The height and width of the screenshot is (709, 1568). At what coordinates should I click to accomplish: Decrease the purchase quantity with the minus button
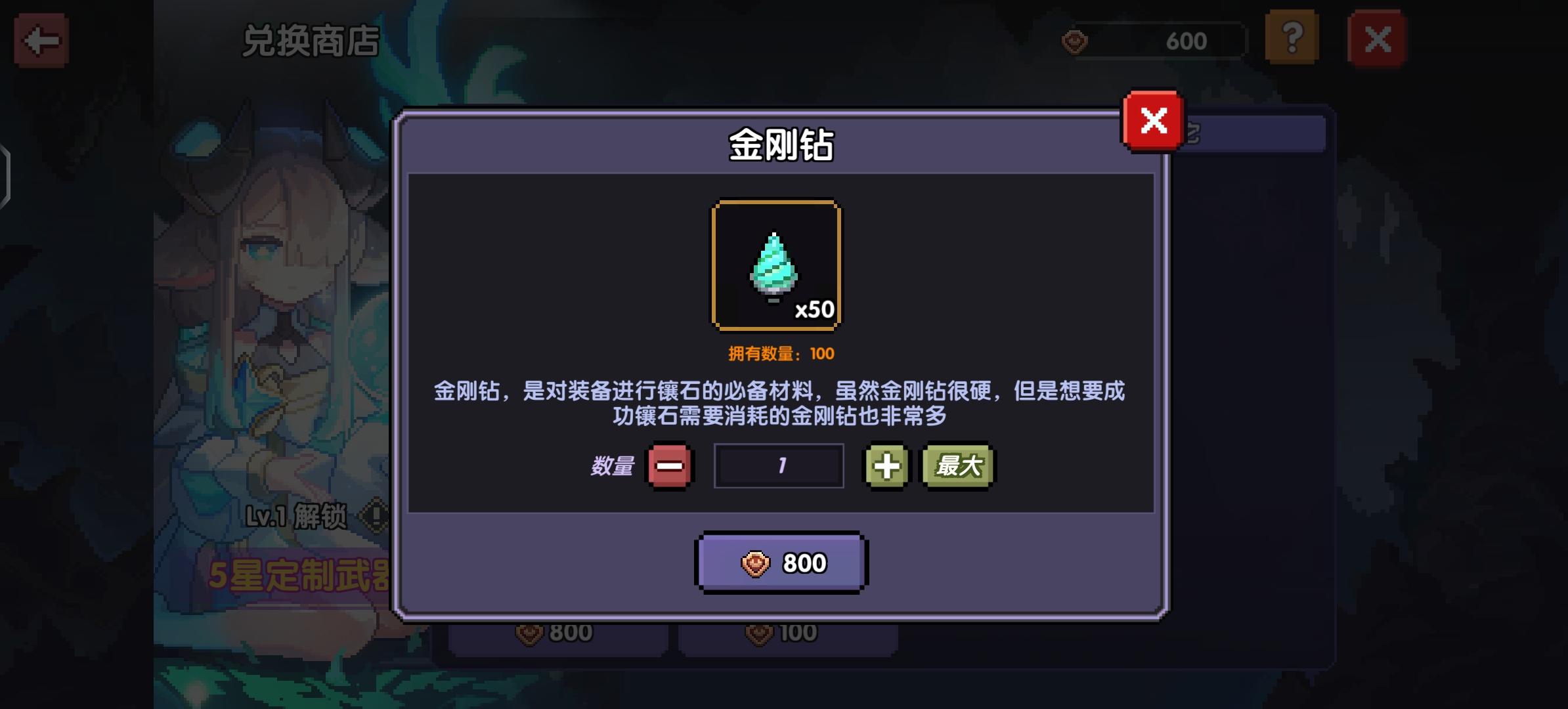(x=670, y=465)
